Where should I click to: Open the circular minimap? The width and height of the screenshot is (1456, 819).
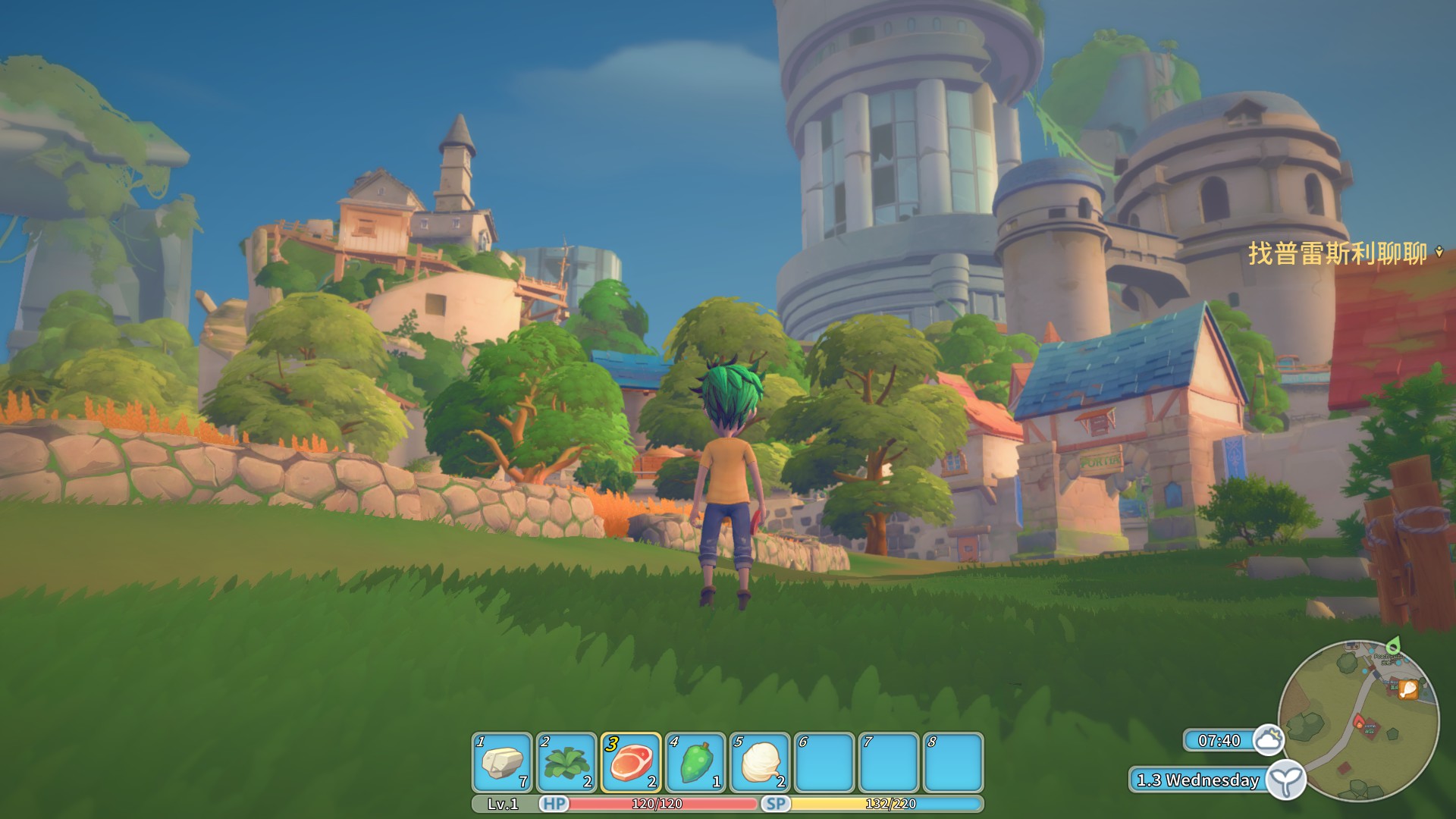(1358, 720)
